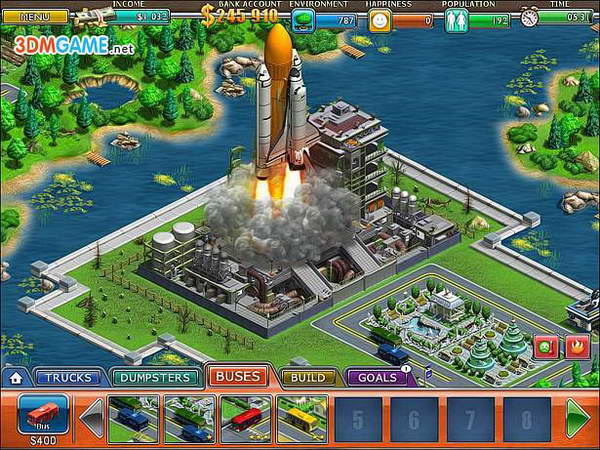Switch to the Trucks tab
This screenshot has height=450, width=600.
[68, 378]
